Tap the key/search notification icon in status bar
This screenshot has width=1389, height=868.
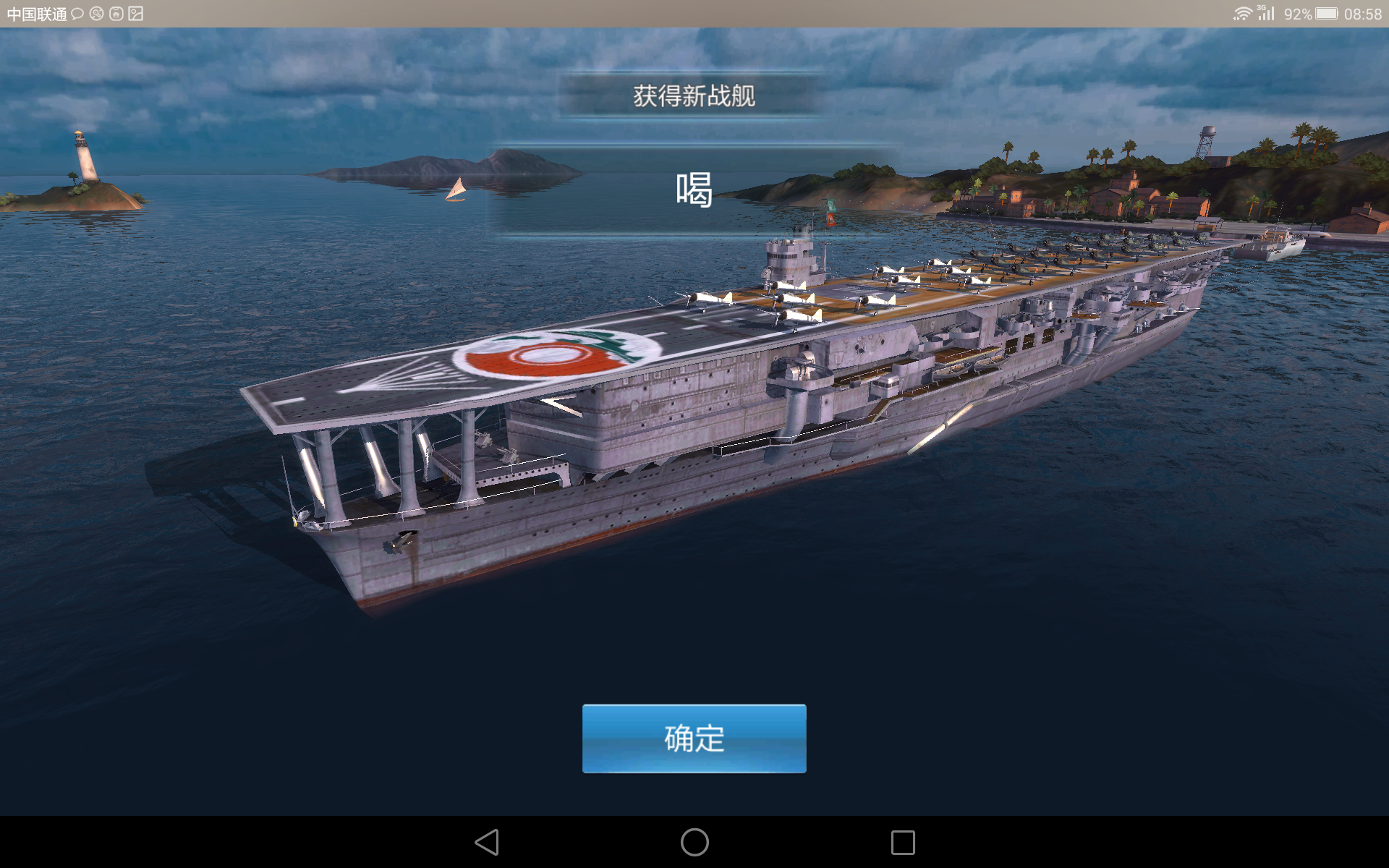(x=96, y=12)
